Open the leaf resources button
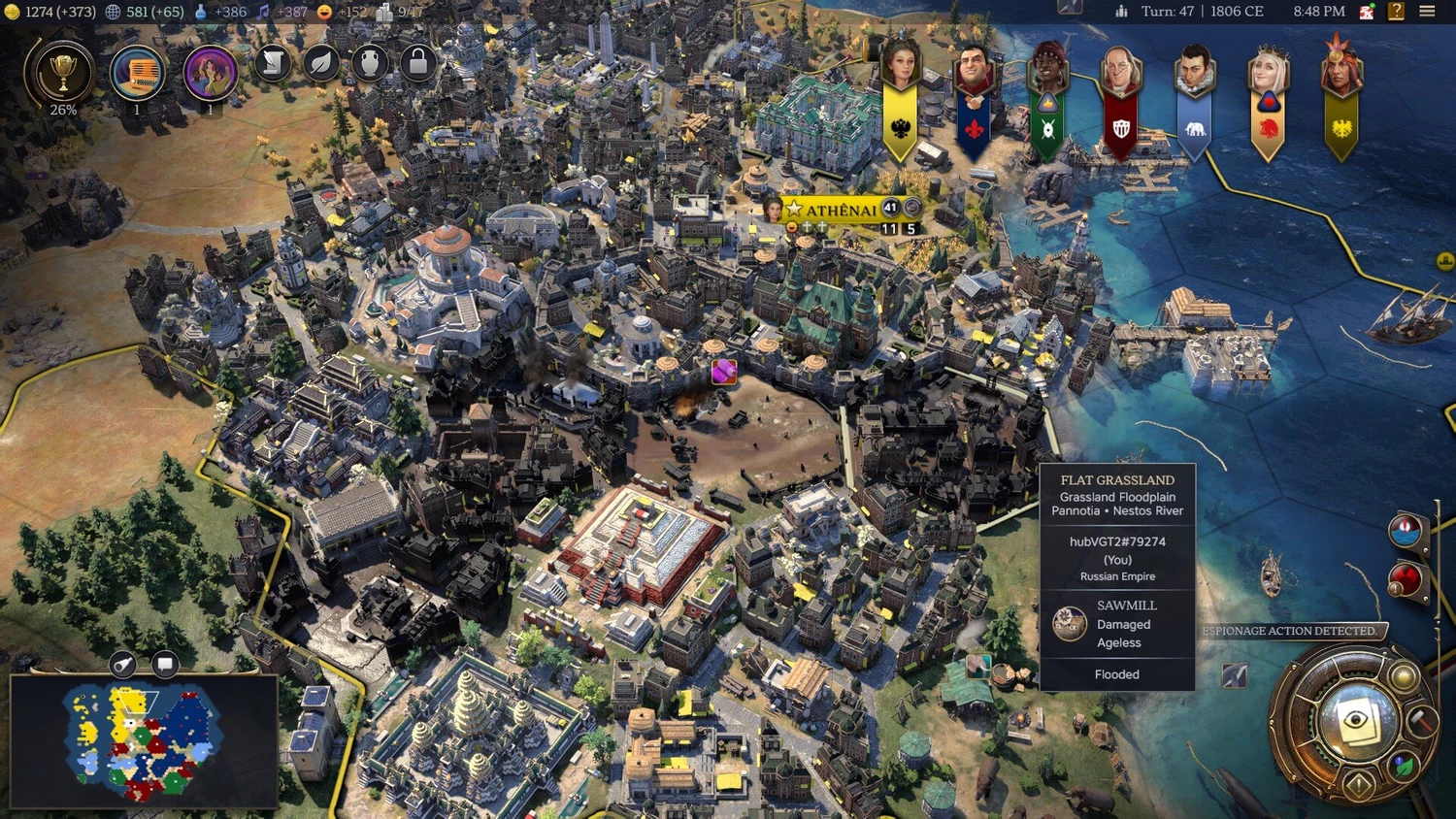This screenshot has height=819, width=1456. pos(321,63)
